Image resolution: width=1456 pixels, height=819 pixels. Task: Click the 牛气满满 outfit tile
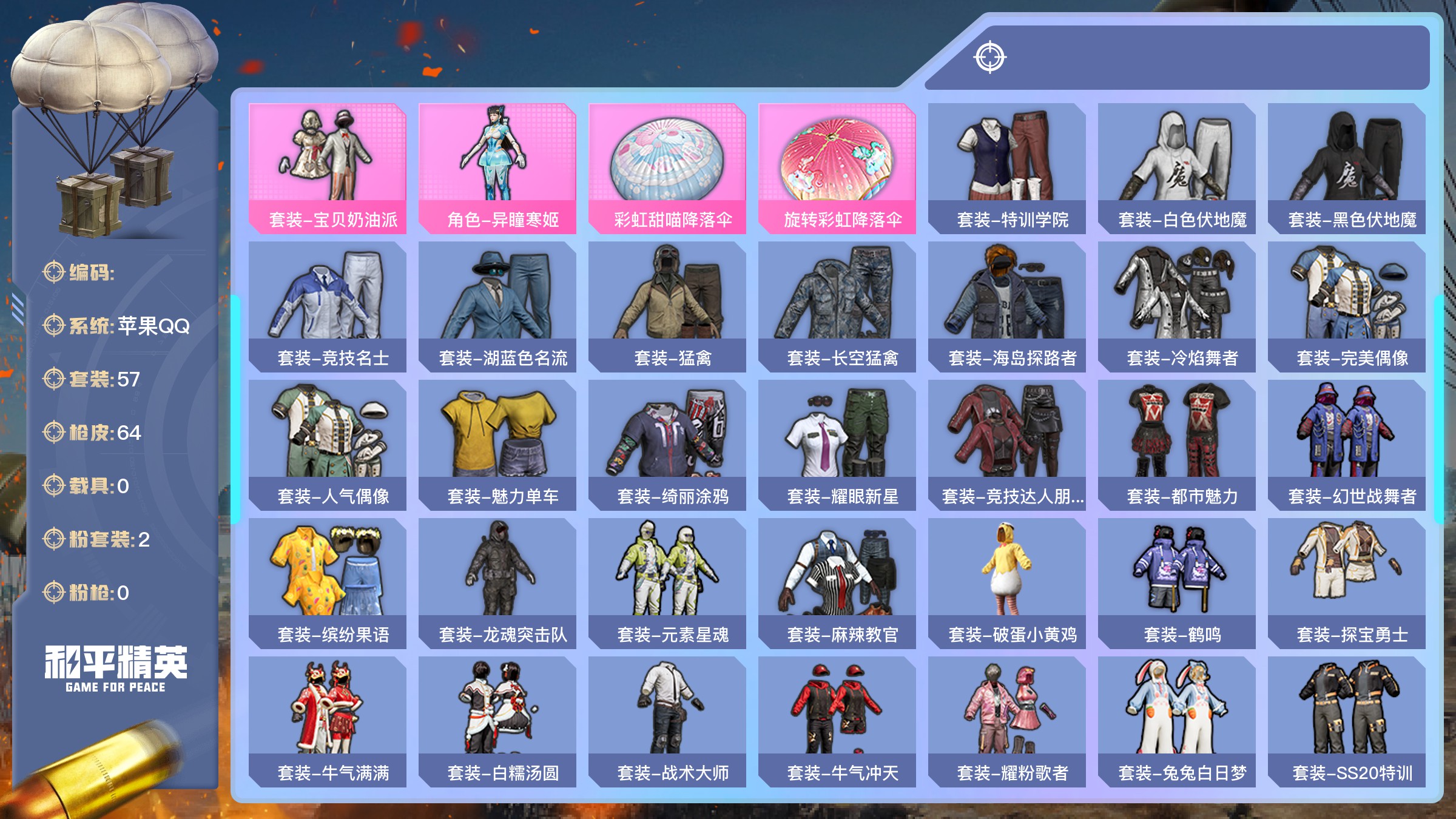point(328,721)
